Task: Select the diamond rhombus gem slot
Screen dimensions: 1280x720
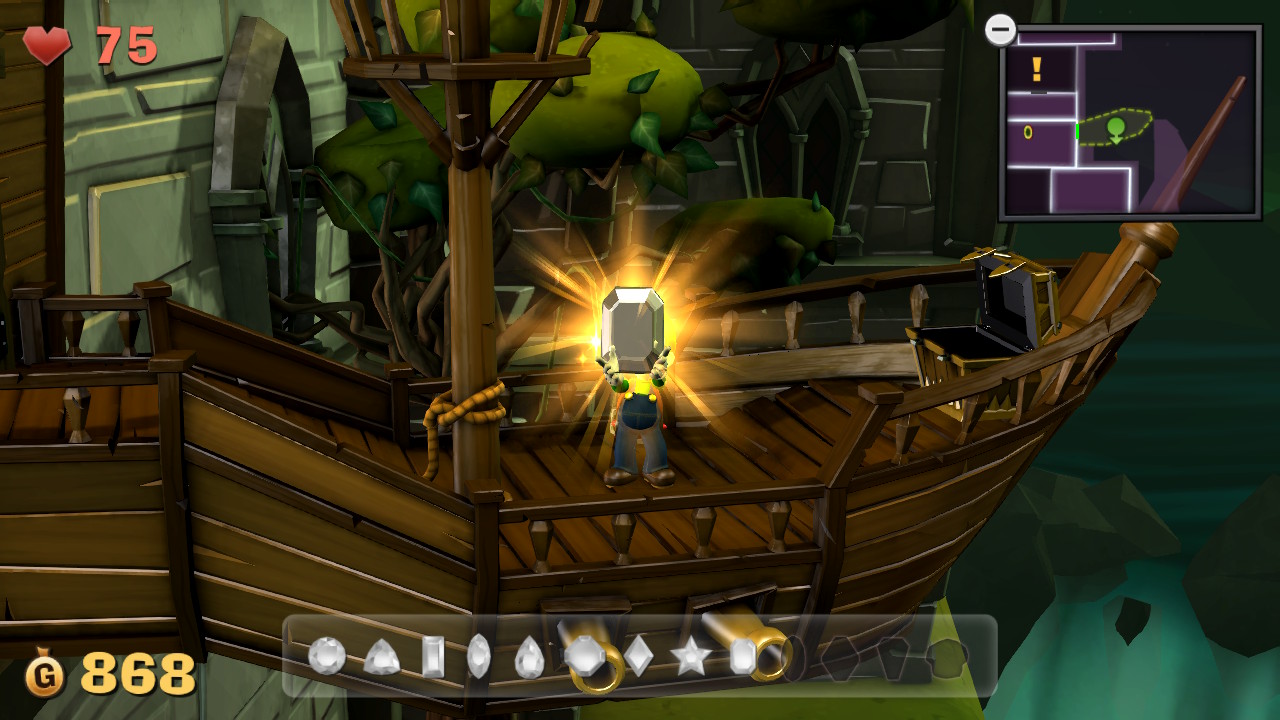Action: (638, 656)
